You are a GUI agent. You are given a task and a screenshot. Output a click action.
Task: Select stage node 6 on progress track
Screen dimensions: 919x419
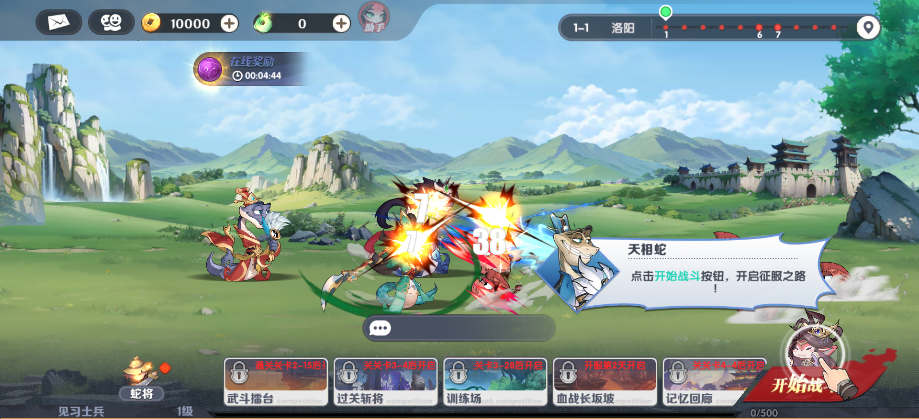[759, 28]
